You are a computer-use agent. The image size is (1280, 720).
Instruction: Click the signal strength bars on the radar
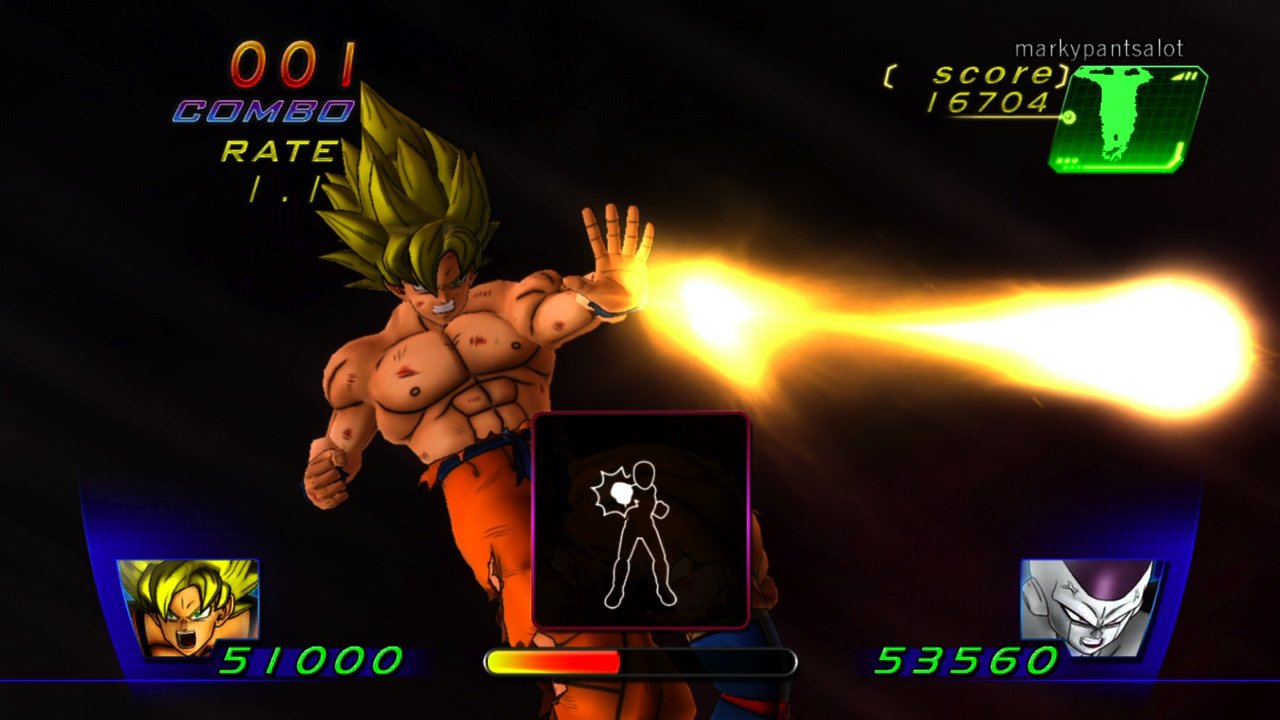coord(1184,76)
